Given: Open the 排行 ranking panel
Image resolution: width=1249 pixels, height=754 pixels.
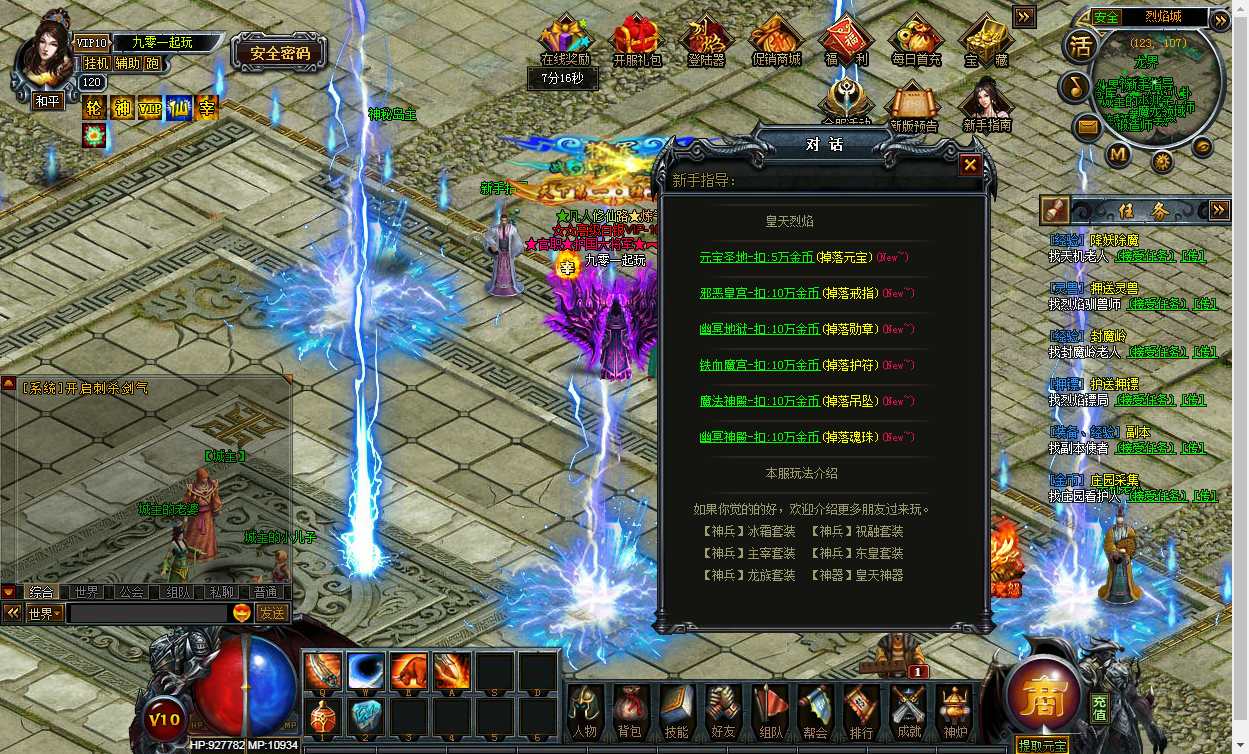Looking at the screenshot, I should click(x=861, y=710).
